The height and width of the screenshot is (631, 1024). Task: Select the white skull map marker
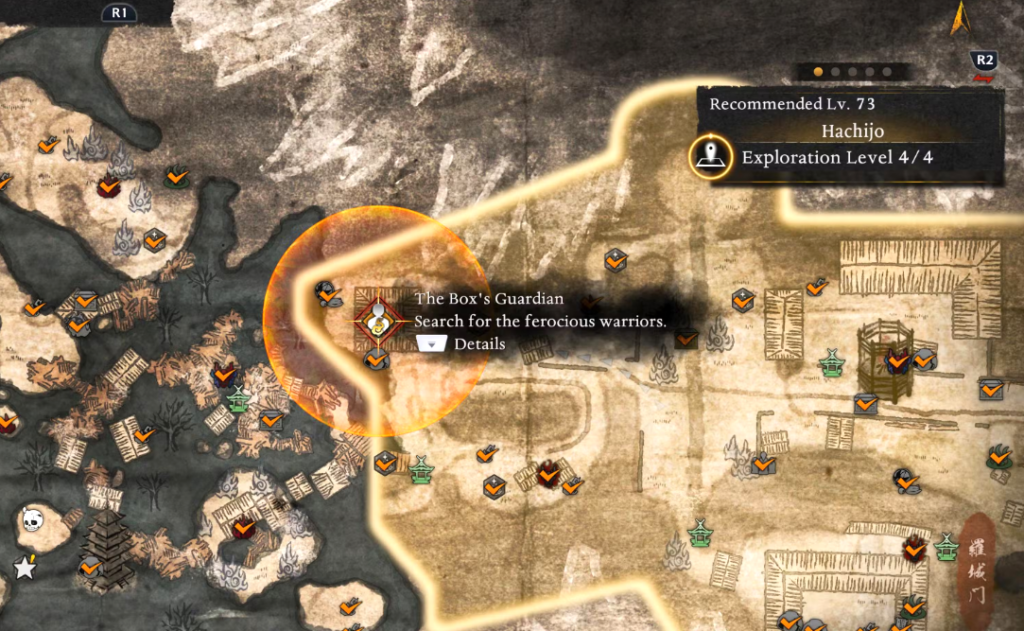click(x=32, y=519)
